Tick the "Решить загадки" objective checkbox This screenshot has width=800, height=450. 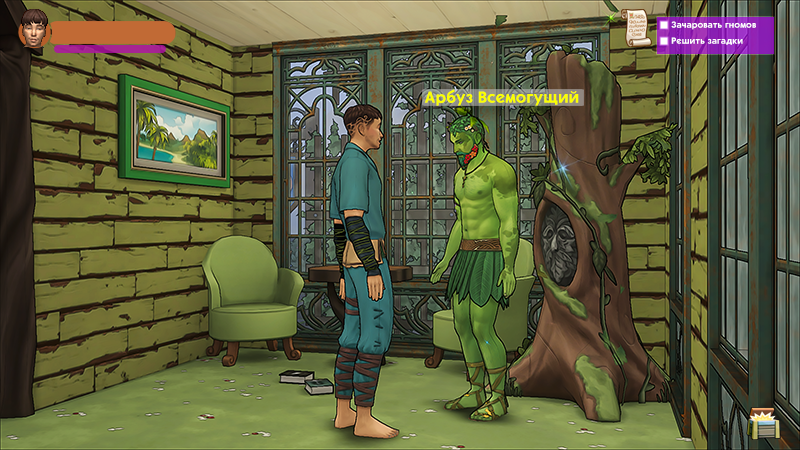point(663,41)
